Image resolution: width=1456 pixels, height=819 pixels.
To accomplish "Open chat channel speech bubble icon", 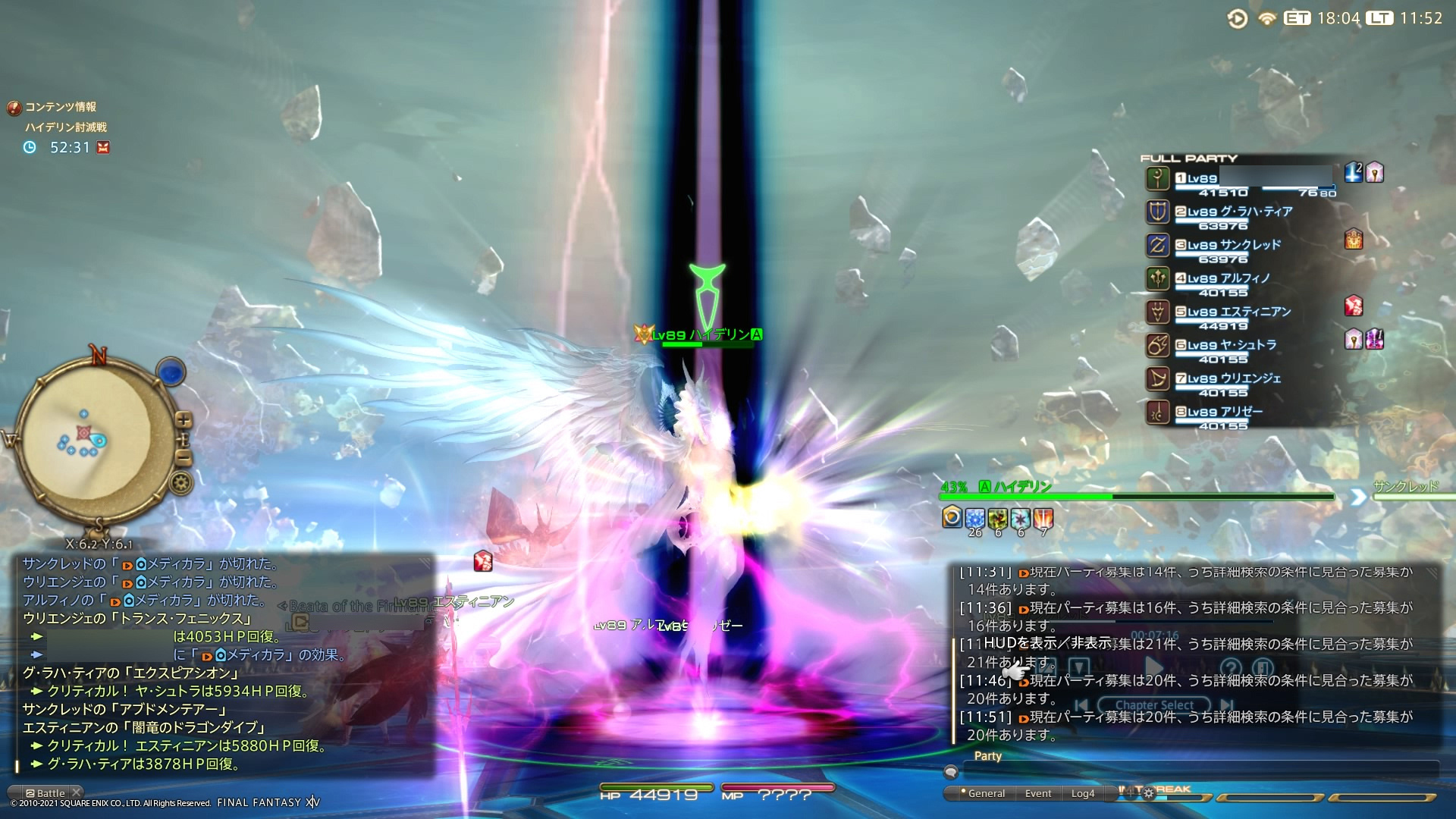I will [x=951, y=773].
